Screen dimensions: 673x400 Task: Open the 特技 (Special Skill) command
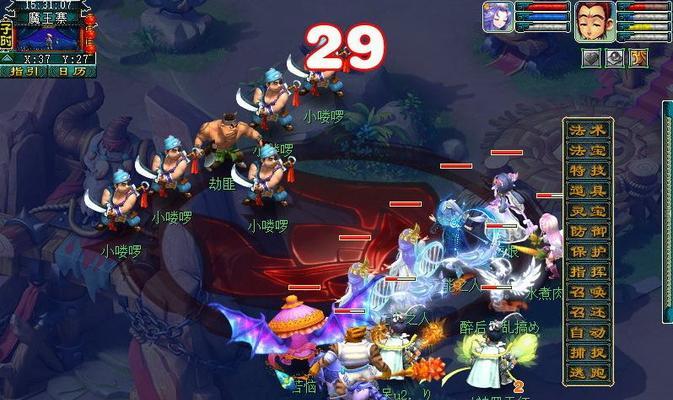(x=587, y=171)
